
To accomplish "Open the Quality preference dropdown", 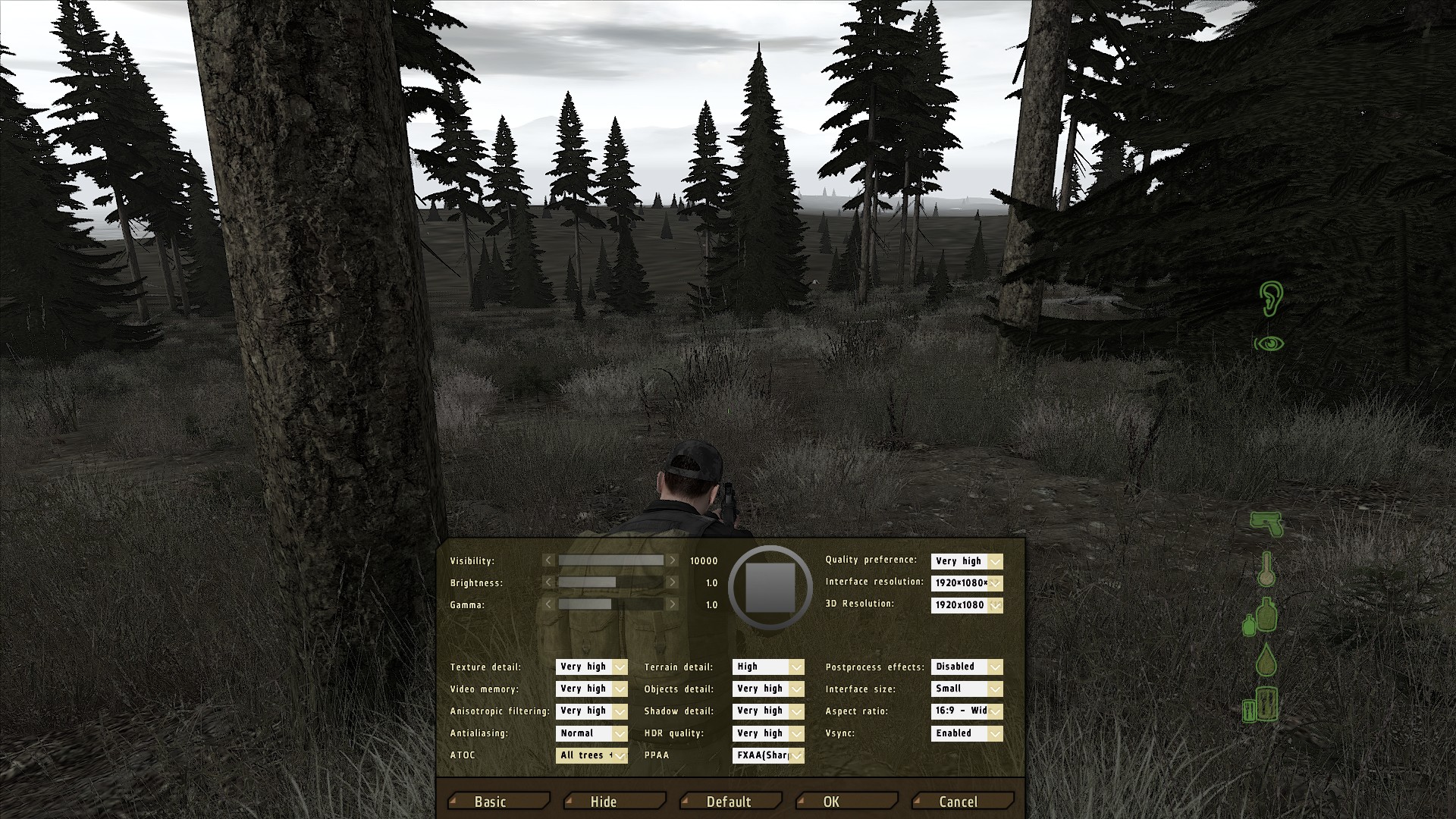I will click(x=967, y=561).
